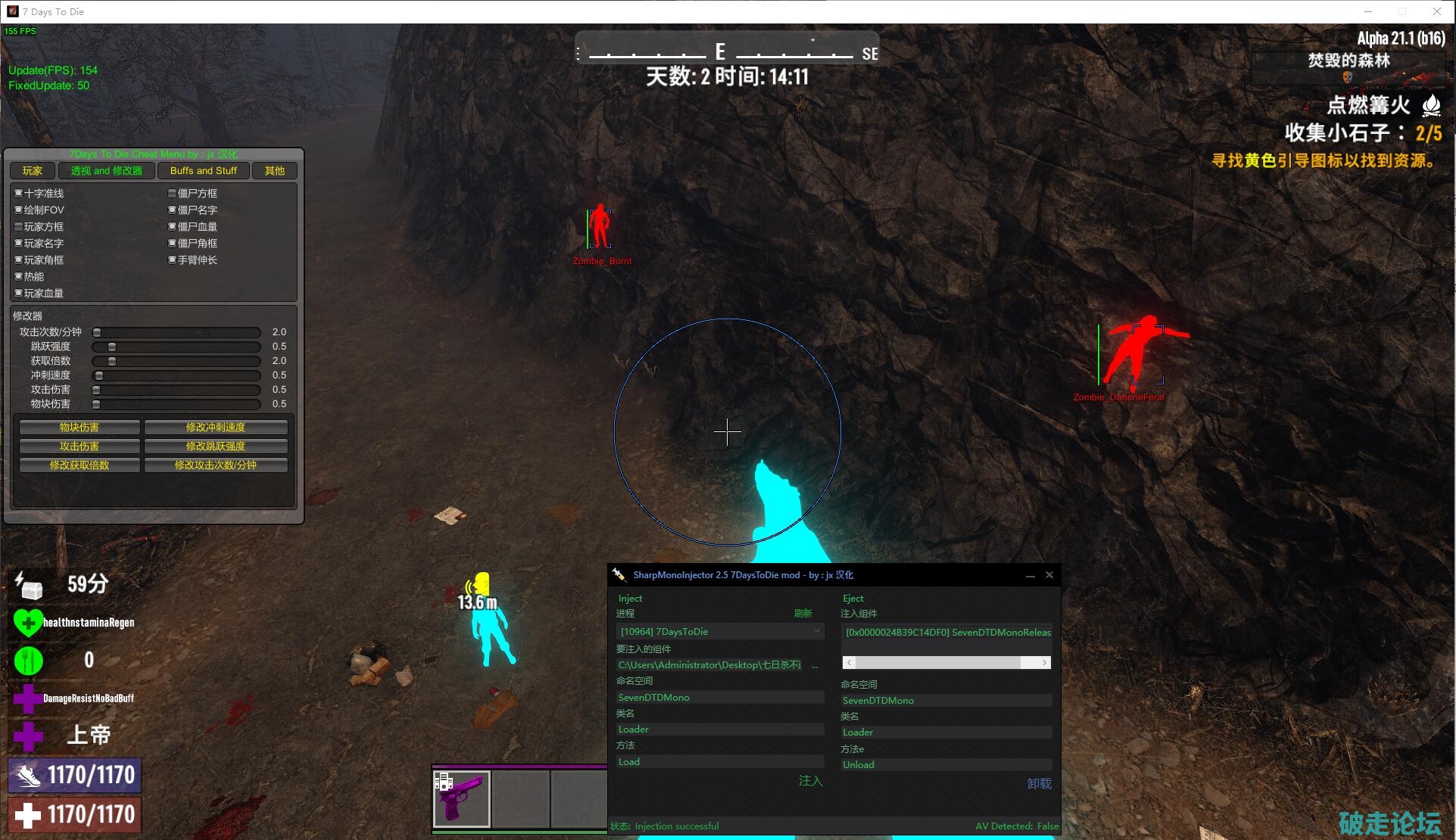1456x840 pixels.
Task: Open the Buffs and Stuff tab
Action: pos(203,171)
